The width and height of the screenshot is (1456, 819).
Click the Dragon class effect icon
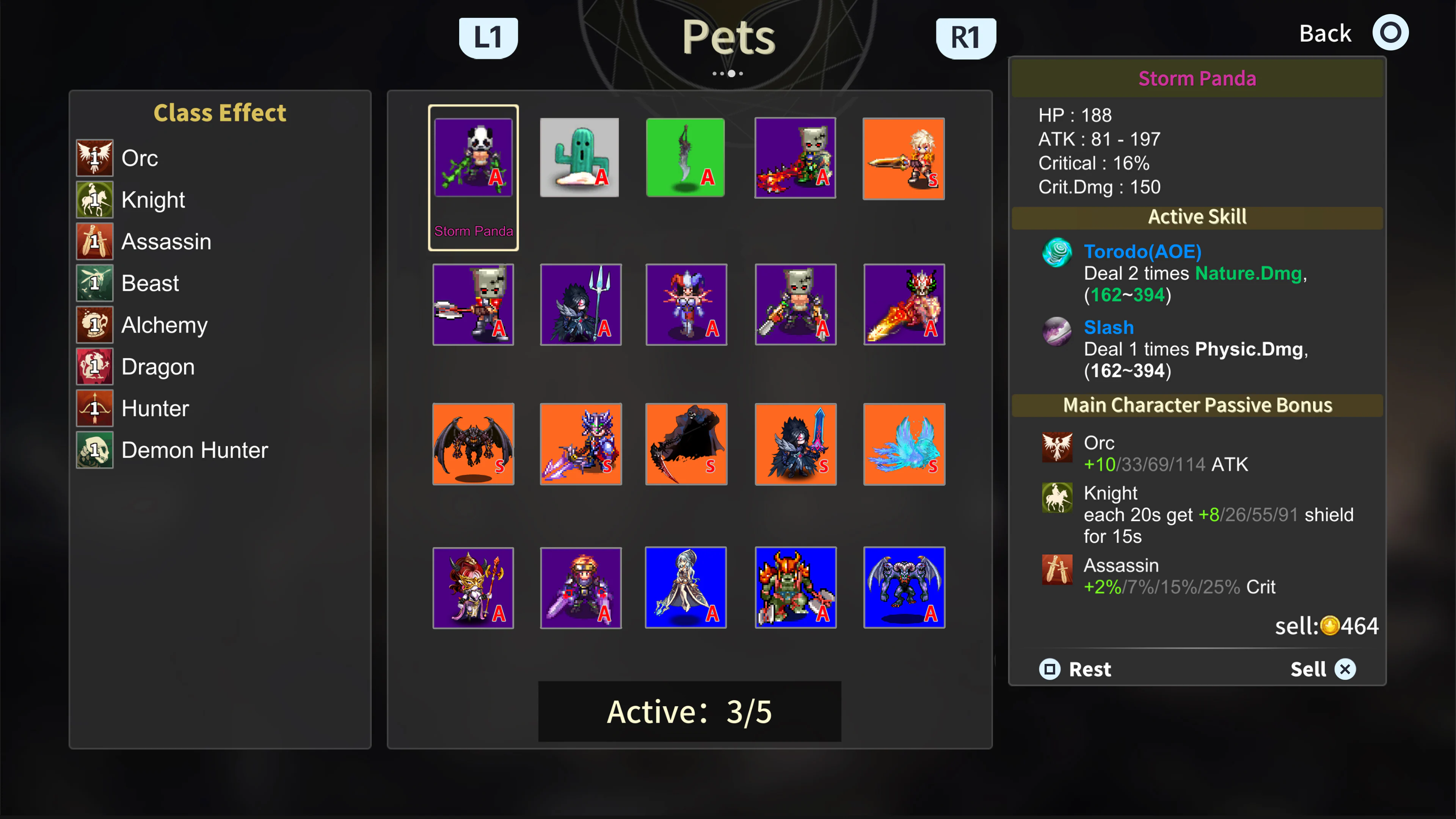click(x=94, y=366)
